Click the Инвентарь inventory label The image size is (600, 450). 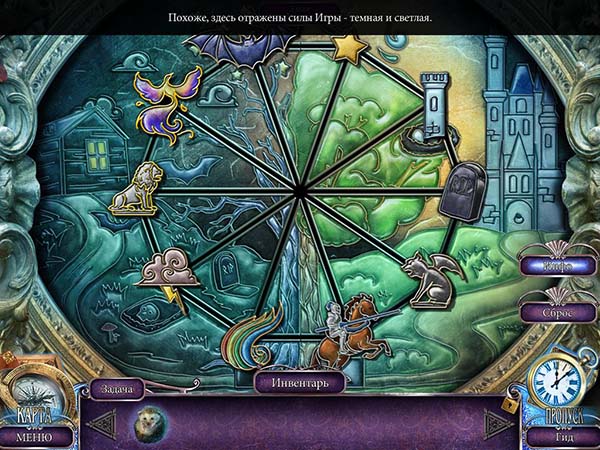point(299,381)
